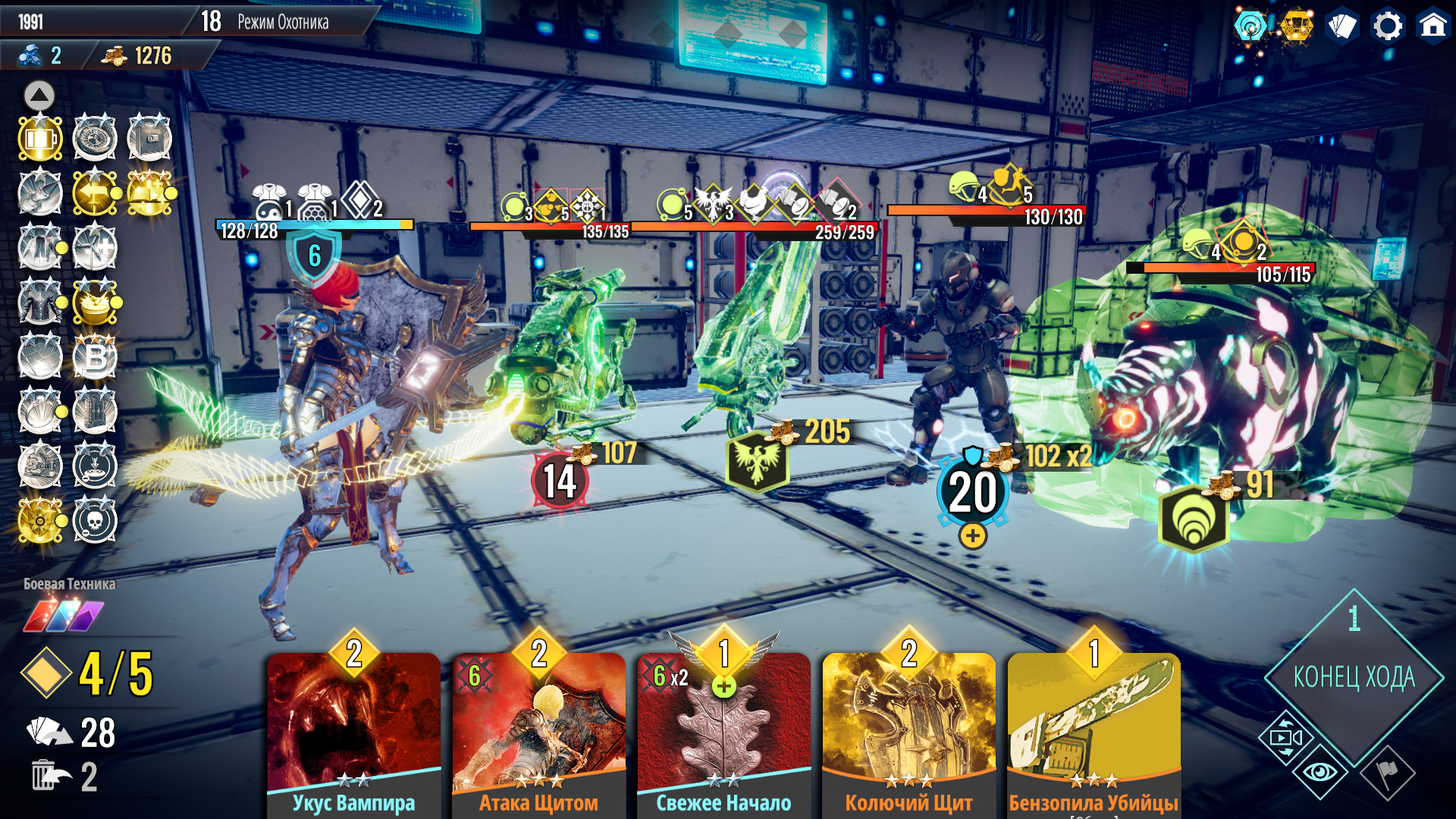The image size is (1456, 819).
Task: Open the card deck viewer icon
Action: coord(1342,27)
